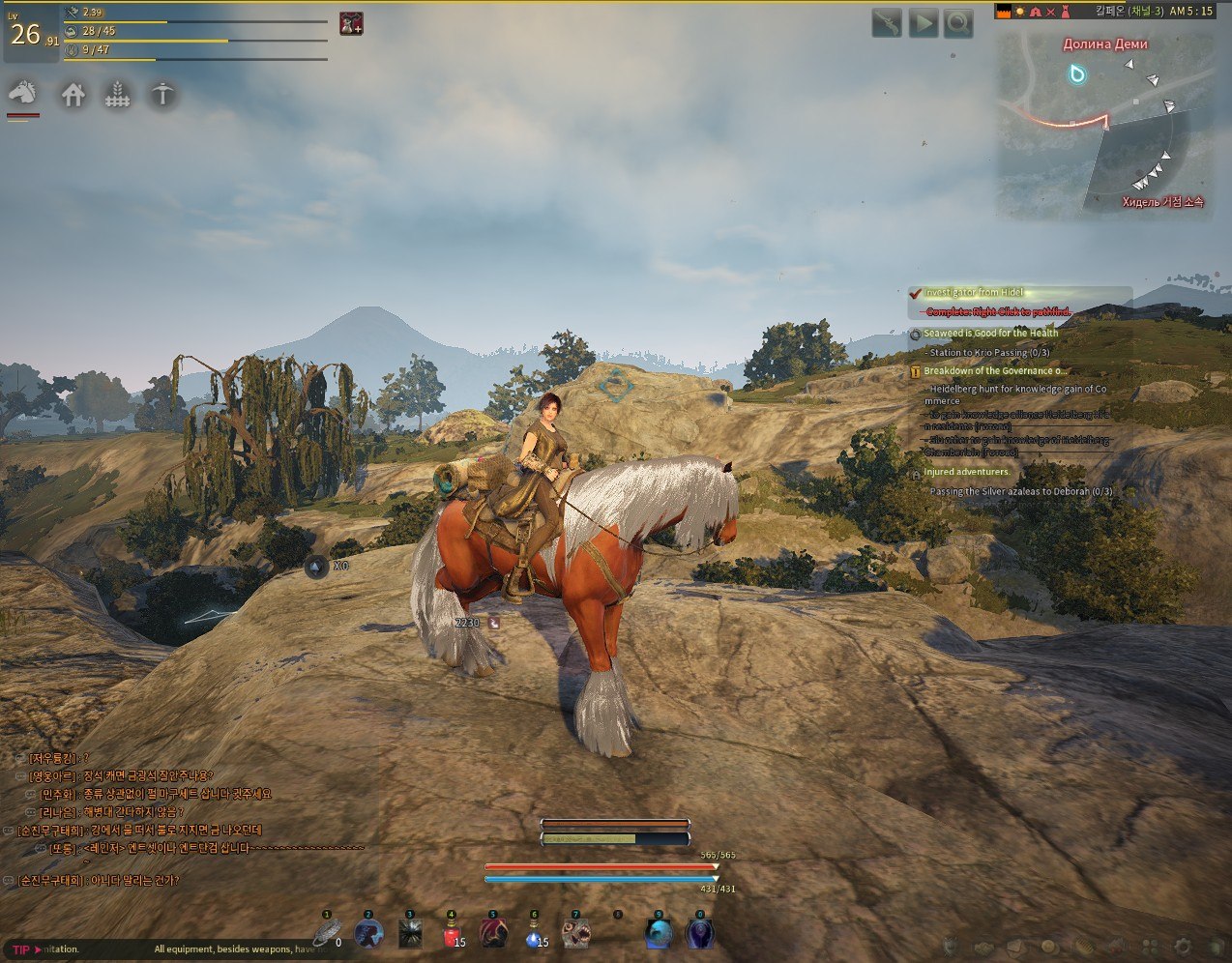1232x963 pixels.
Task: Open the magnifying glass search button
Action: (958, 23)
